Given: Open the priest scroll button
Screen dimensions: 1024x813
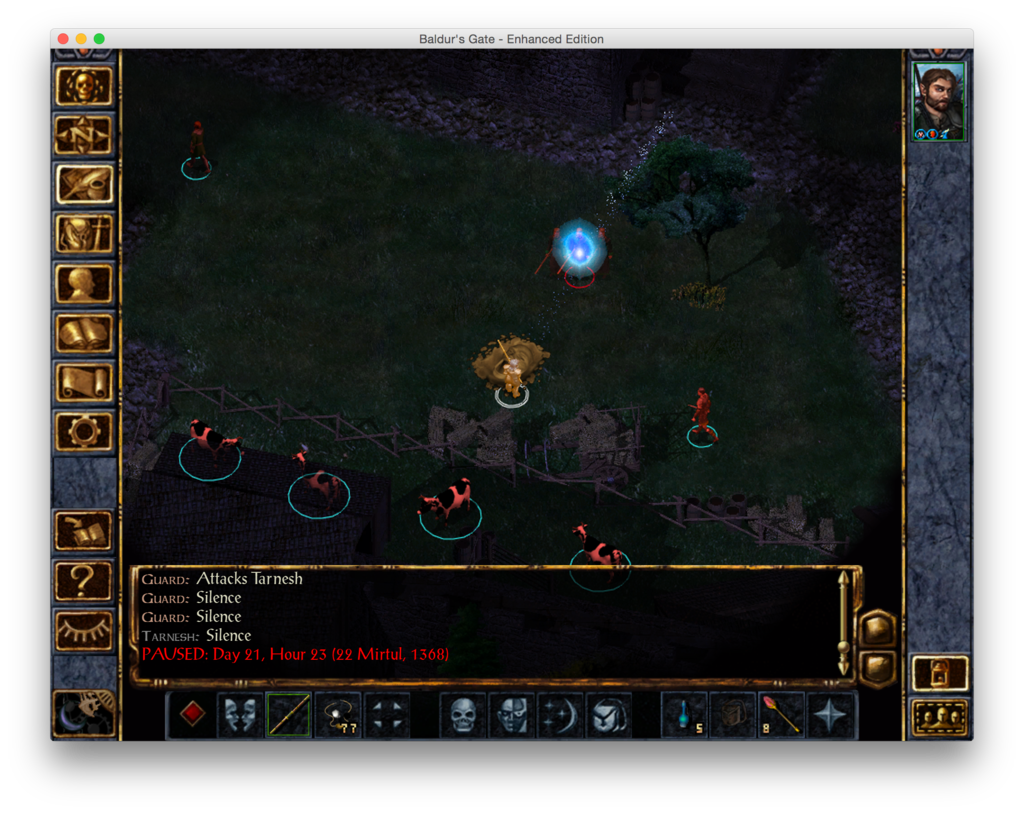Looking at the screenshot, I should (x=84, y=382).
